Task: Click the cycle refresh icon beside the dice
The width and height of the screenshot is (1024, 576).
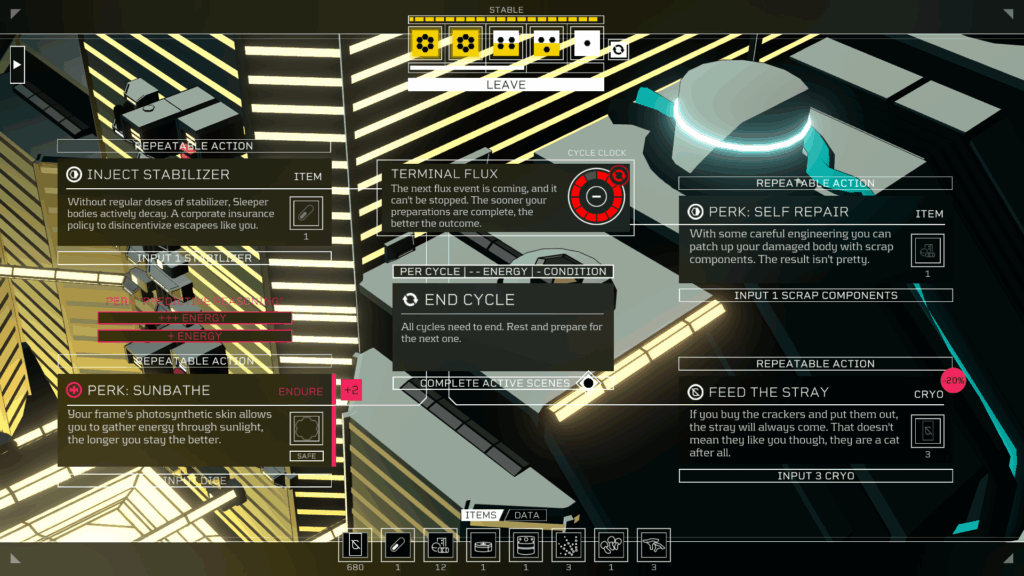Action: [618, 49]
